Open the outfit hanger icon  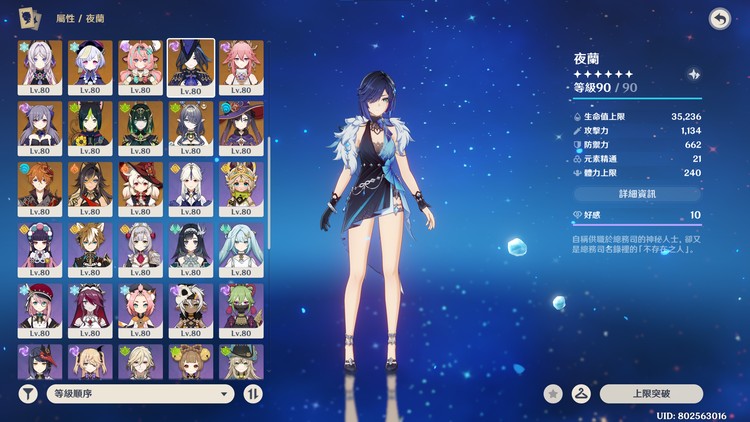point(578,394)
